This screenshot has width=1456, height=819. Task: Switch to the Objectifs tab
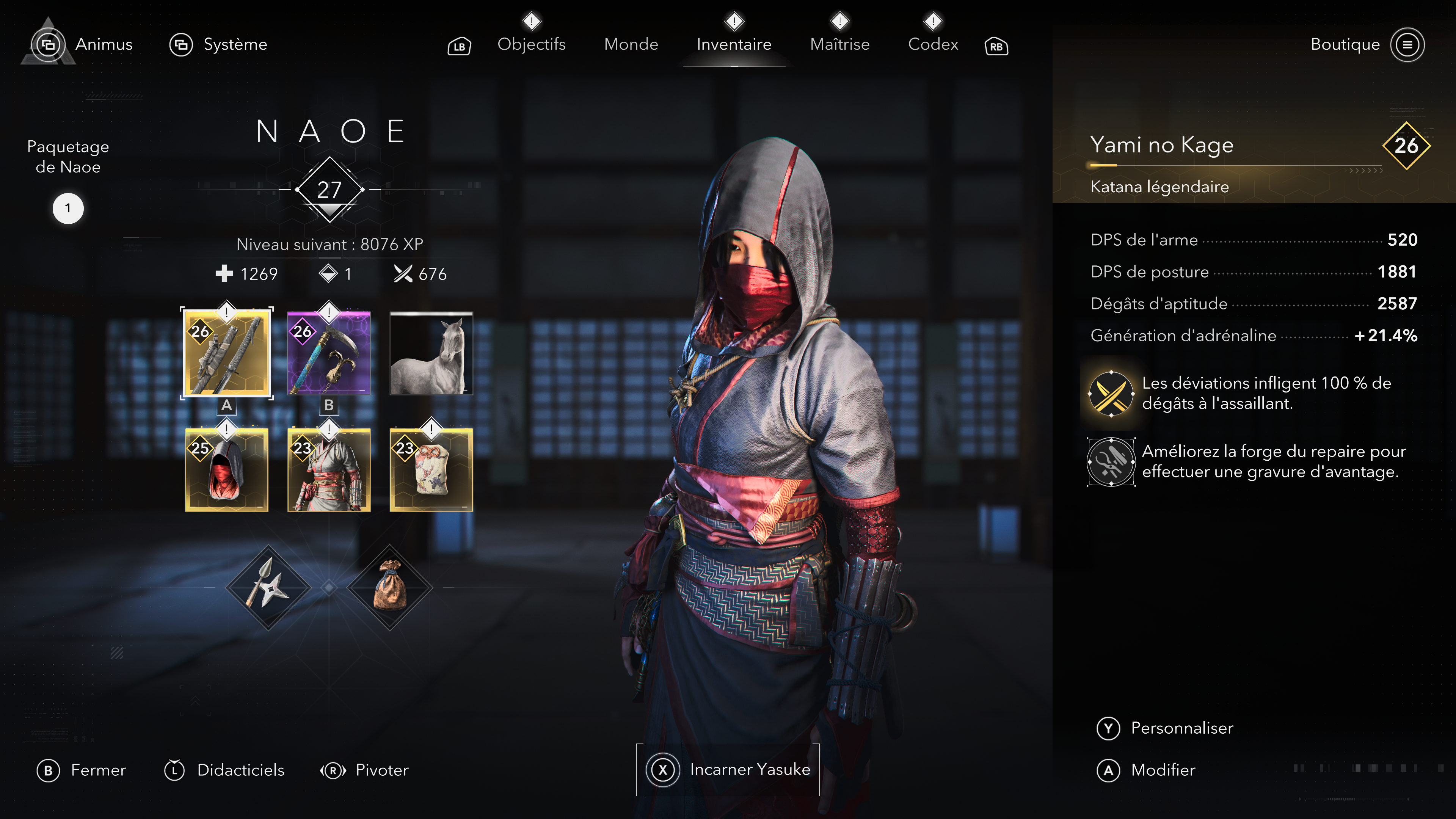(531, 44)
